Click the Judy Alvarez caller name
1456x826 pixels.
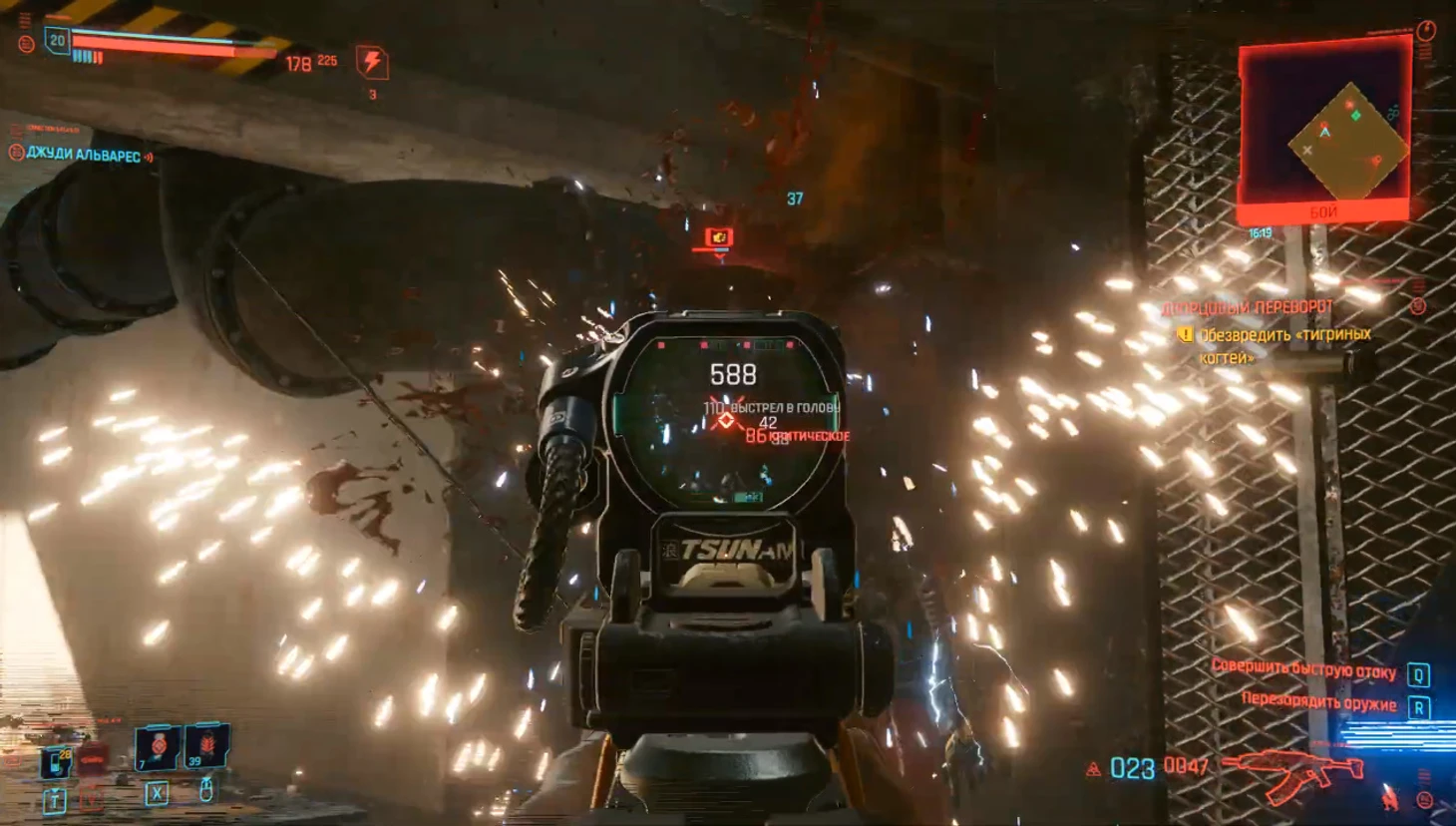pos(84,155)
